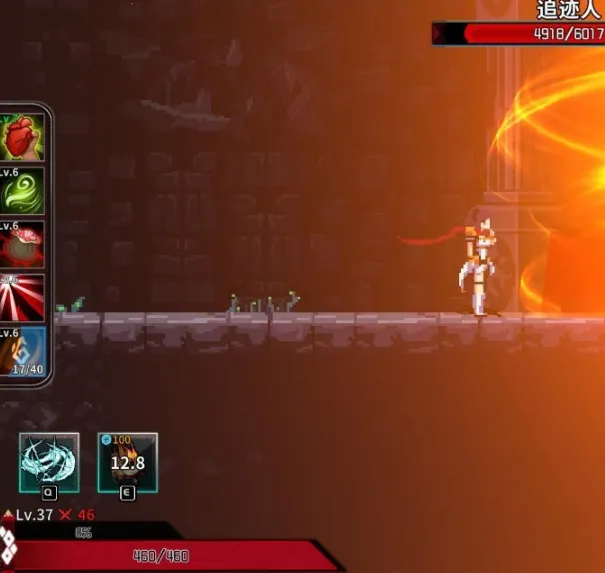Choose the red blast skill icon
This screenshot has height=573, width=605.
click(22, 244)
